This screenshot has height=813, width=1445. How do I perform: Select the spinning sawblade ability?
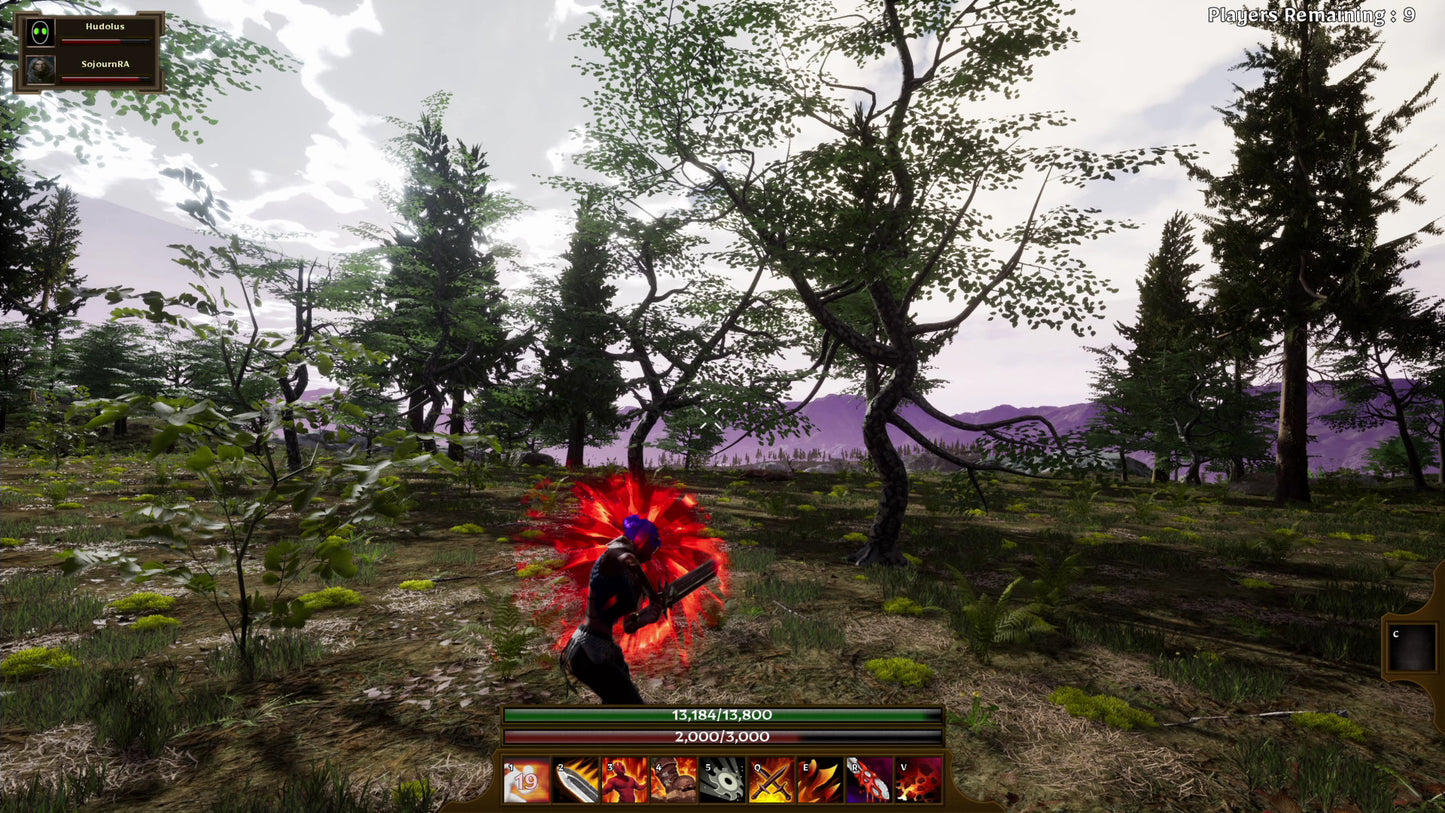[x=722, y=780]
